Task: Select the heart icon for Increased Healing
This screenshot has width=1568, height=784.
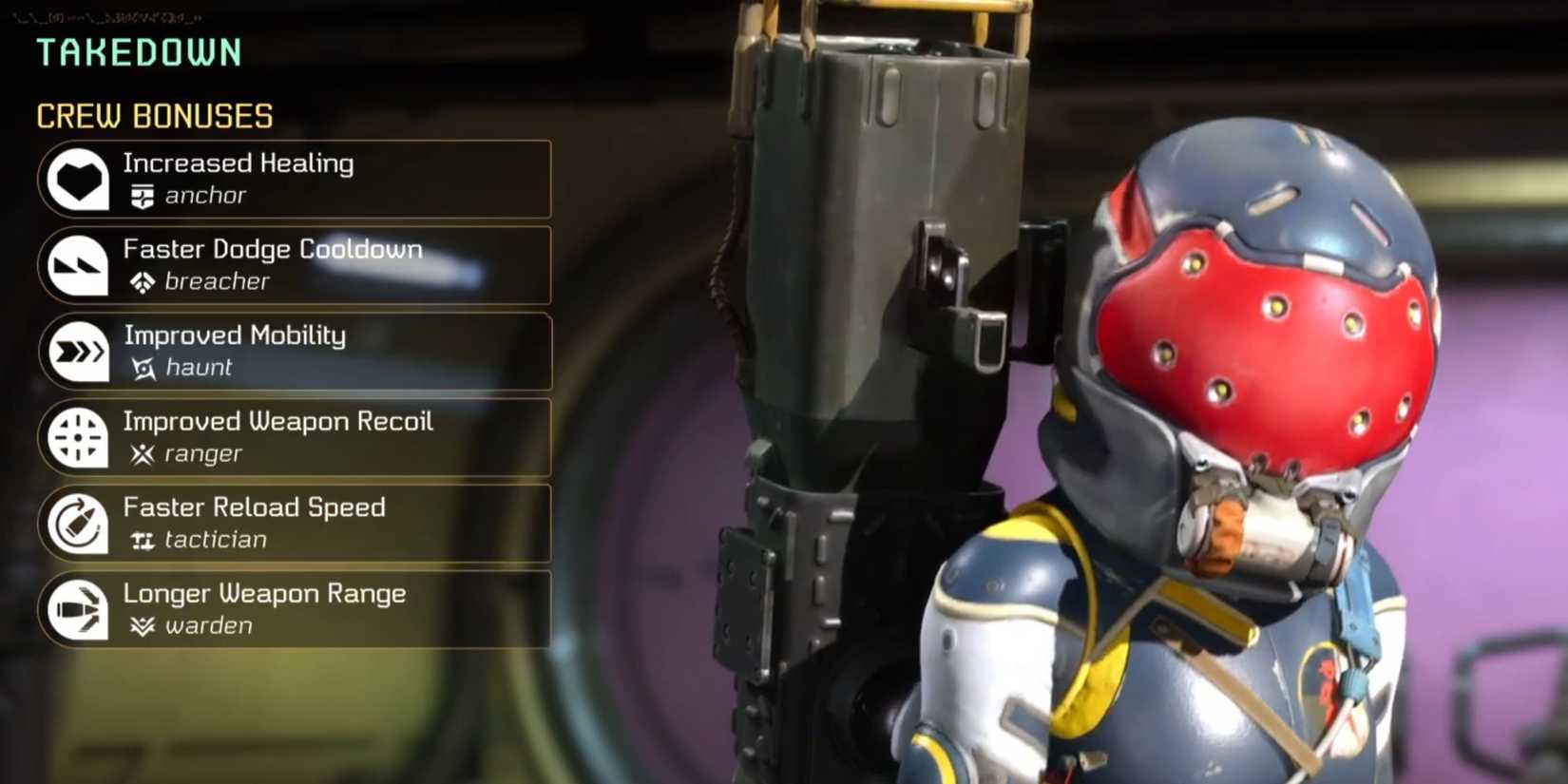Action: point(81,179)
